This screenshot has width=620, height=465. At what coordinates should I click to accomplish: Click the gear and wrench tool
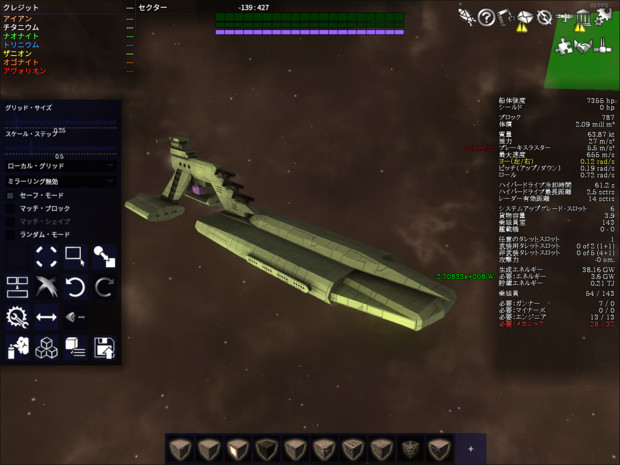click(x=17, y=318)
